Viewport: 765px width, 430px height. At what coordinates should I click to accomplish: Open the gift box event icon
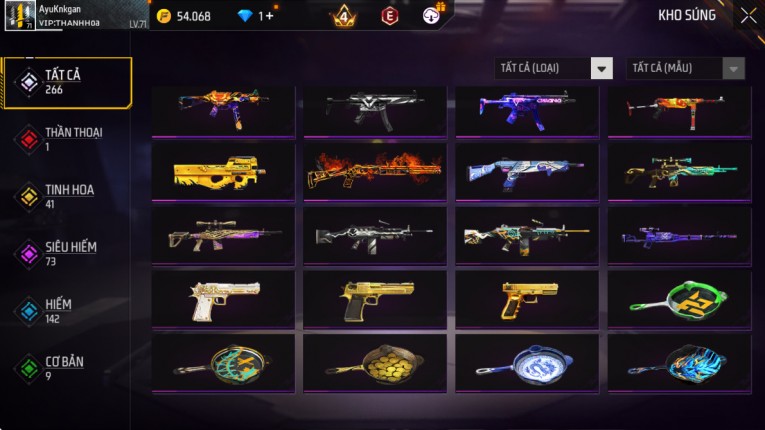432,15
